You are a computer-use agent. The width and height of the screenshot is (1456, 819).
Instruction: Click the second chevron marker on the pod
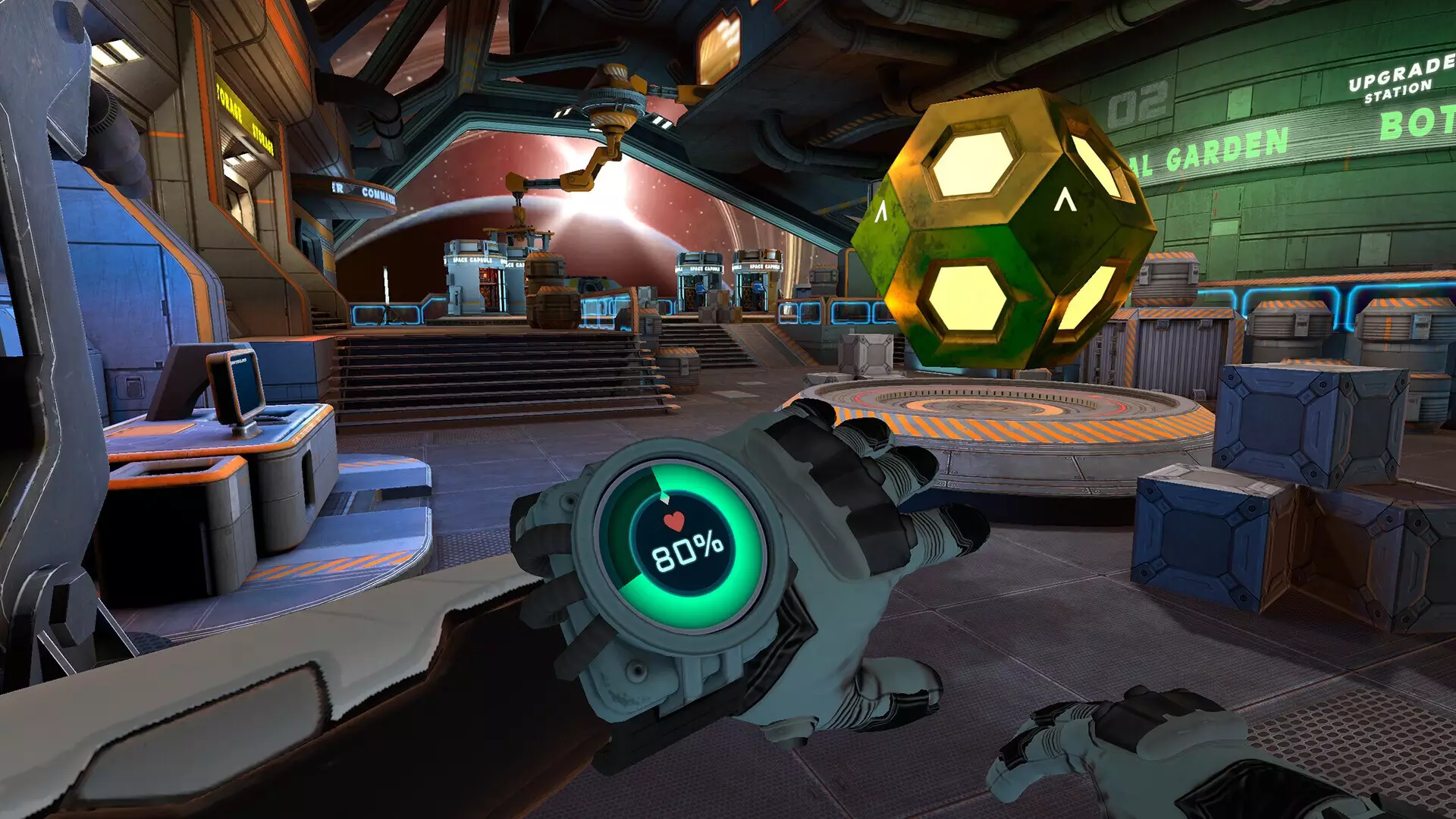point(880,211)
